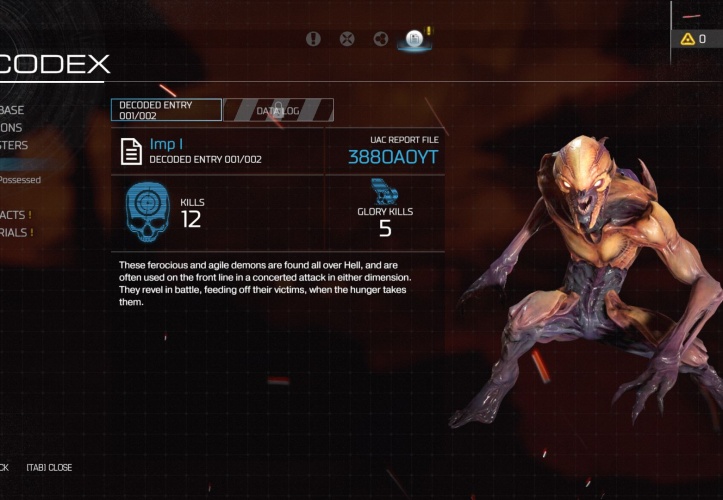Screen dimensions: 723x500
Task: Open the Weapons codex category
Action: 12,128
